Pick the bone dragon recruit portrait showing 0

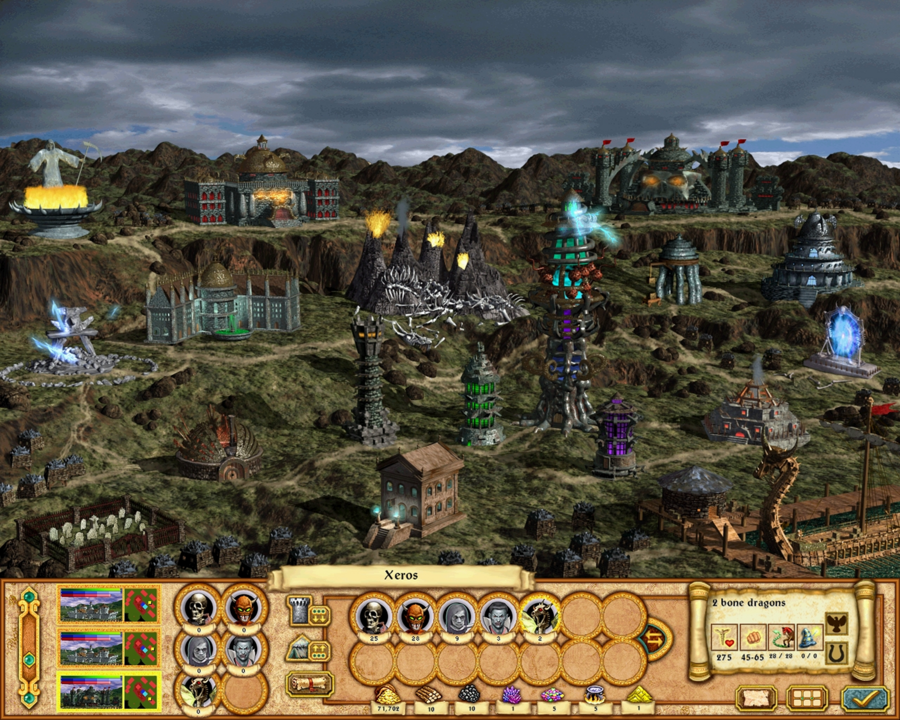[198, 692]
